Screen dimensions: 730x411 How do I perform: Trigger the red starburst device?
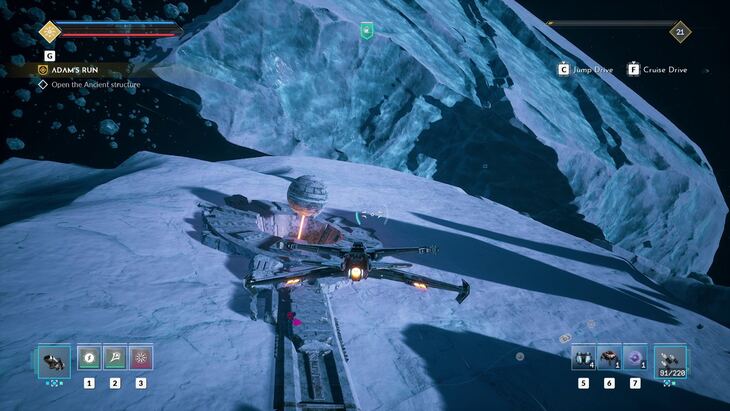[140, 356]
